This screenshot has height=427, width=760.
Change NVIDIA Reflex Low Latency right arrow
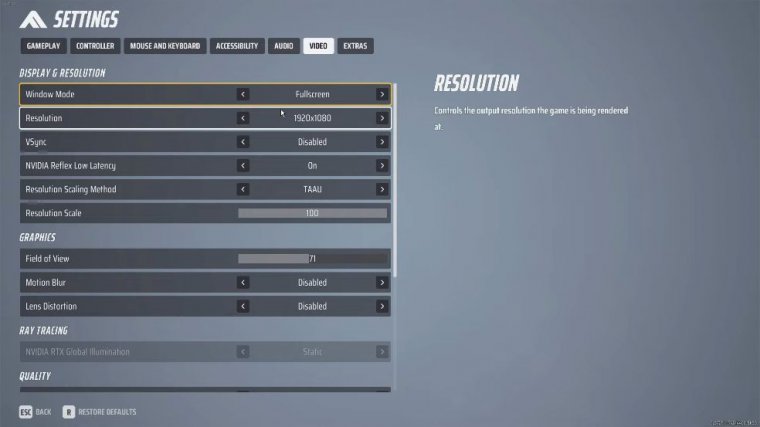(x=382, y=166)
